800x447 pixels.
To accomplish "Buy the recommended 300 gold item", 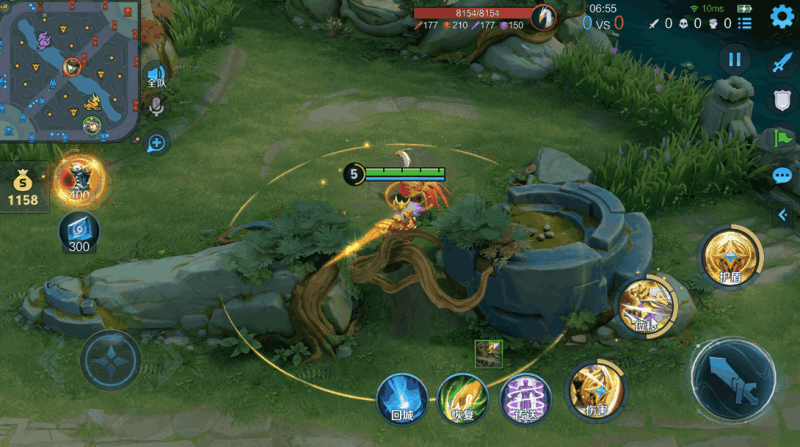I will tap(79, 232).
